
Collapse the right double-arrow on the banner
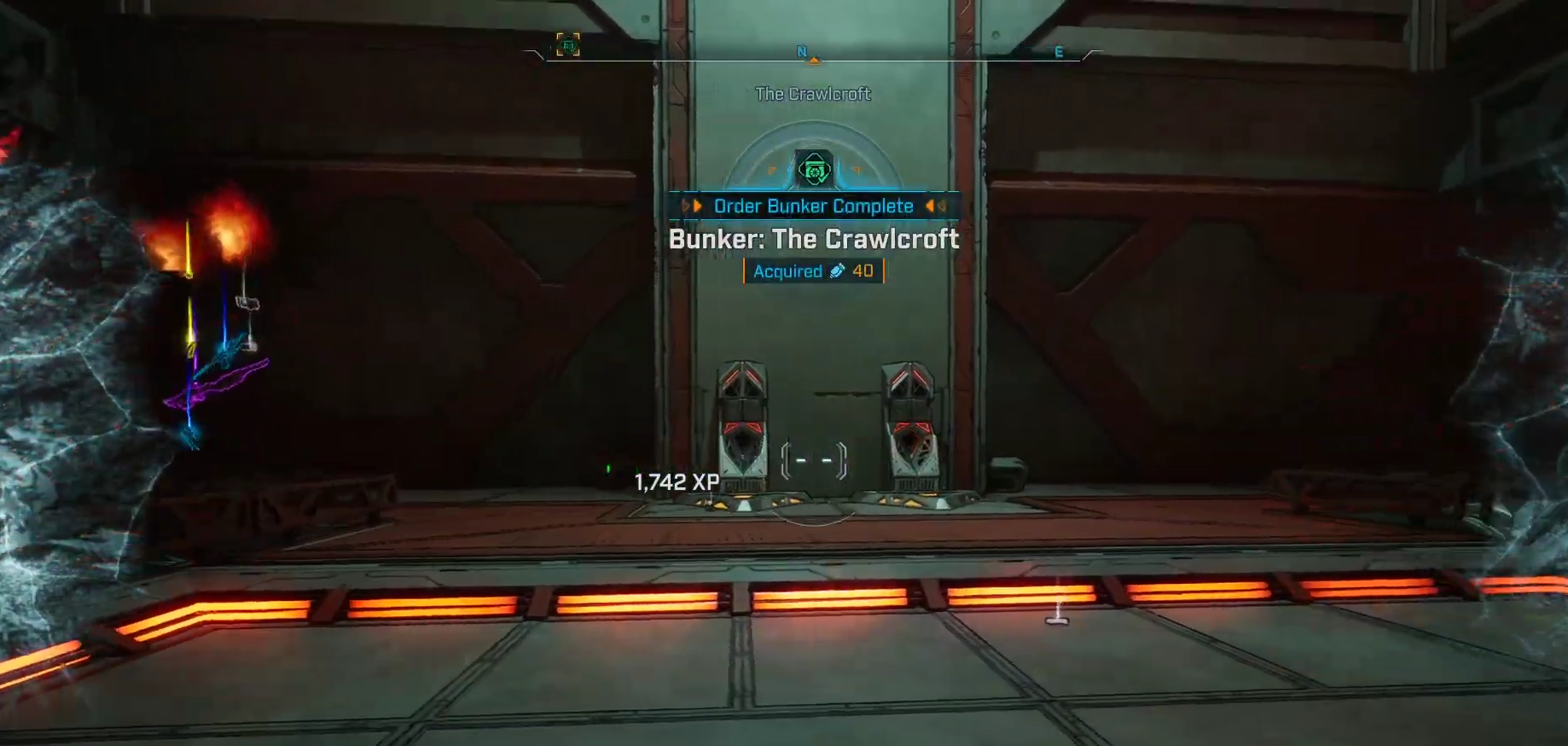point(932,206)
